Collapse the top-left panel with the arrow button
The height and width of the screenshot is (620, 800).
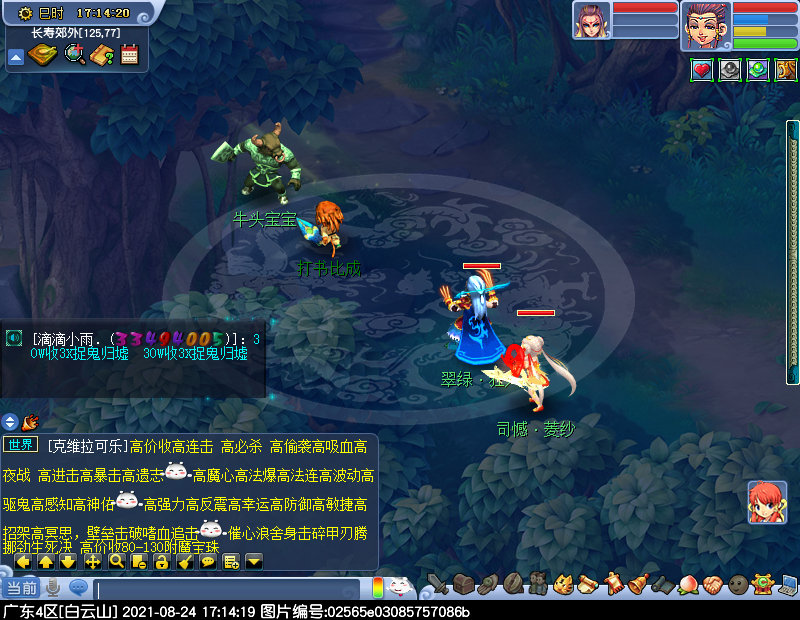[16, 57]
